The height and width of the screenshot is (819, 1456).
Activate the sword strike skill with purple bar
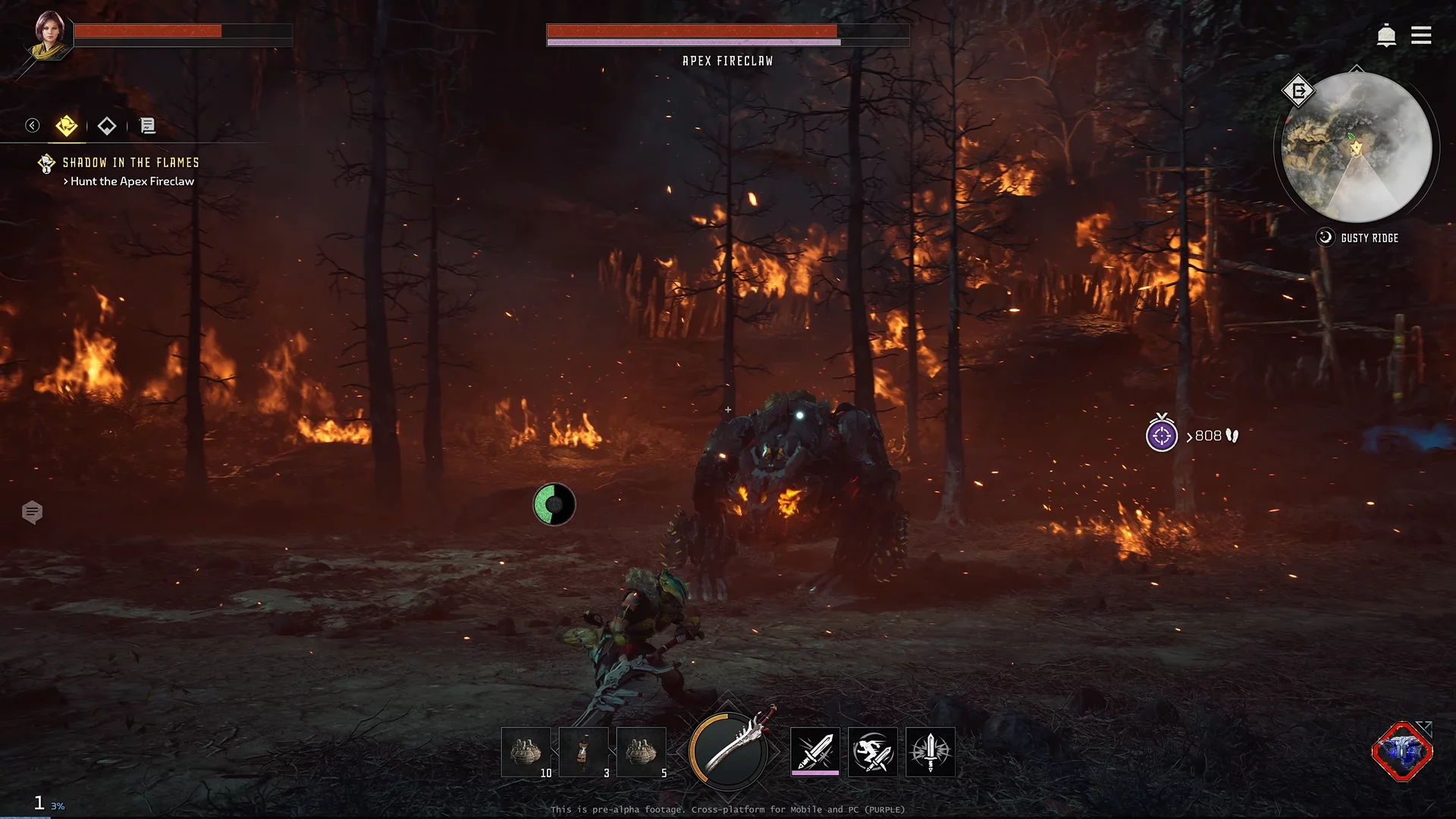[x=815, y=752]
